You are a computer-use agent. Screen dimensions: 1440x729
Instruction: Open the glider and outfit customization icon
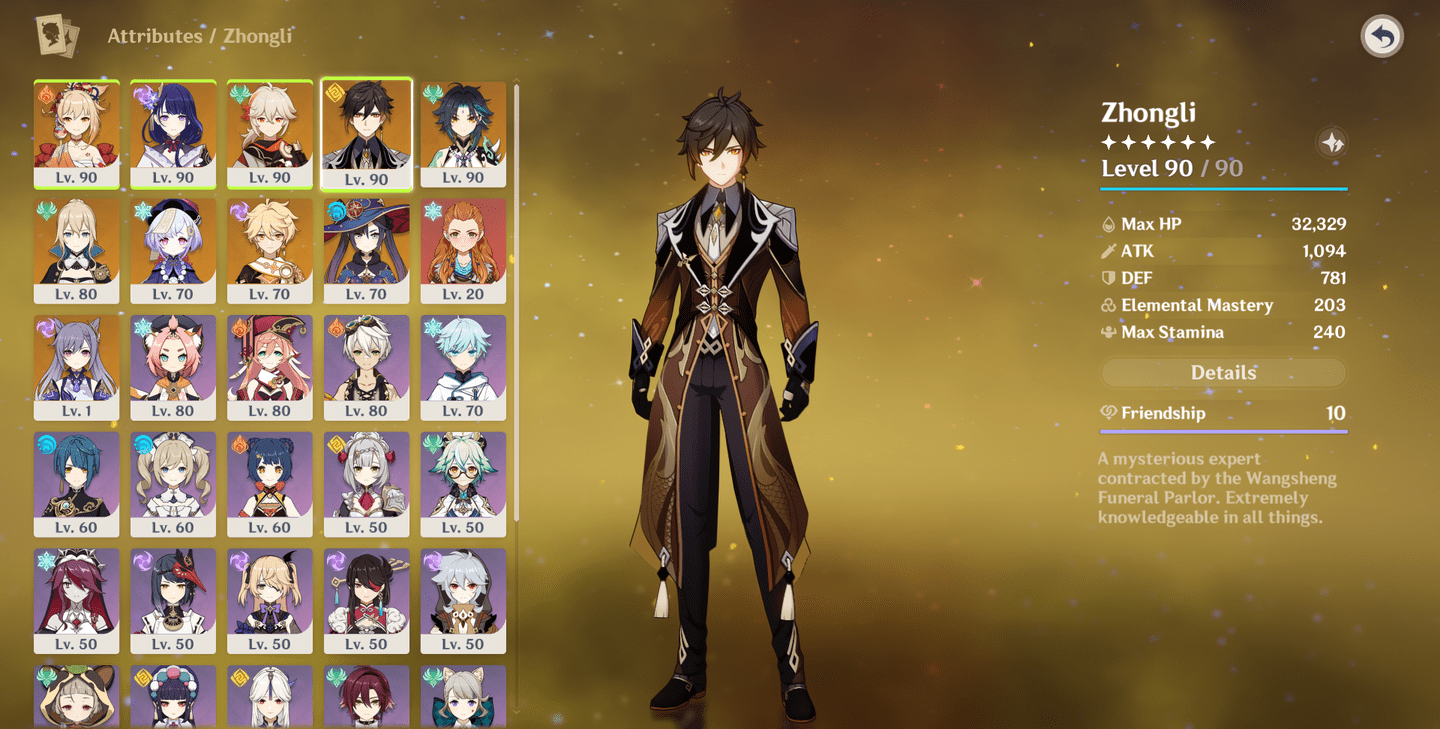[1330, 142]
